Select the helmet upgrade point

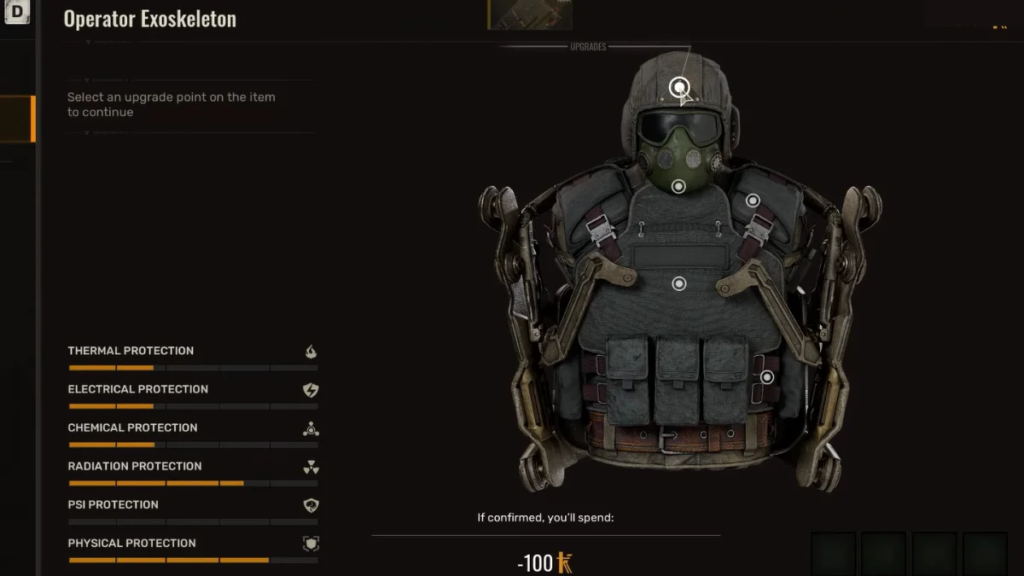click(680, 87)
